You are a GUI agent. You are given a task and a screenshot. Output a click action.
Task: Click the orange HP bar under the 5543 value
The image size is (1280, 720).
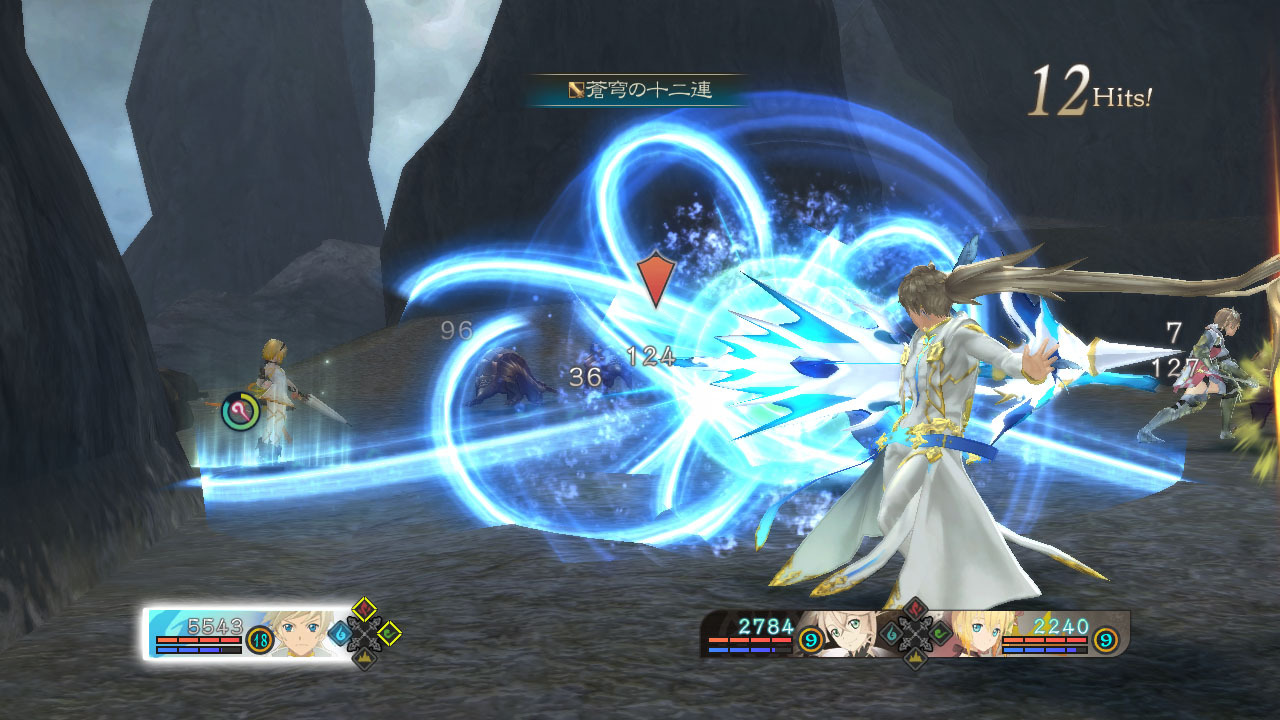(x=200, y=641)
